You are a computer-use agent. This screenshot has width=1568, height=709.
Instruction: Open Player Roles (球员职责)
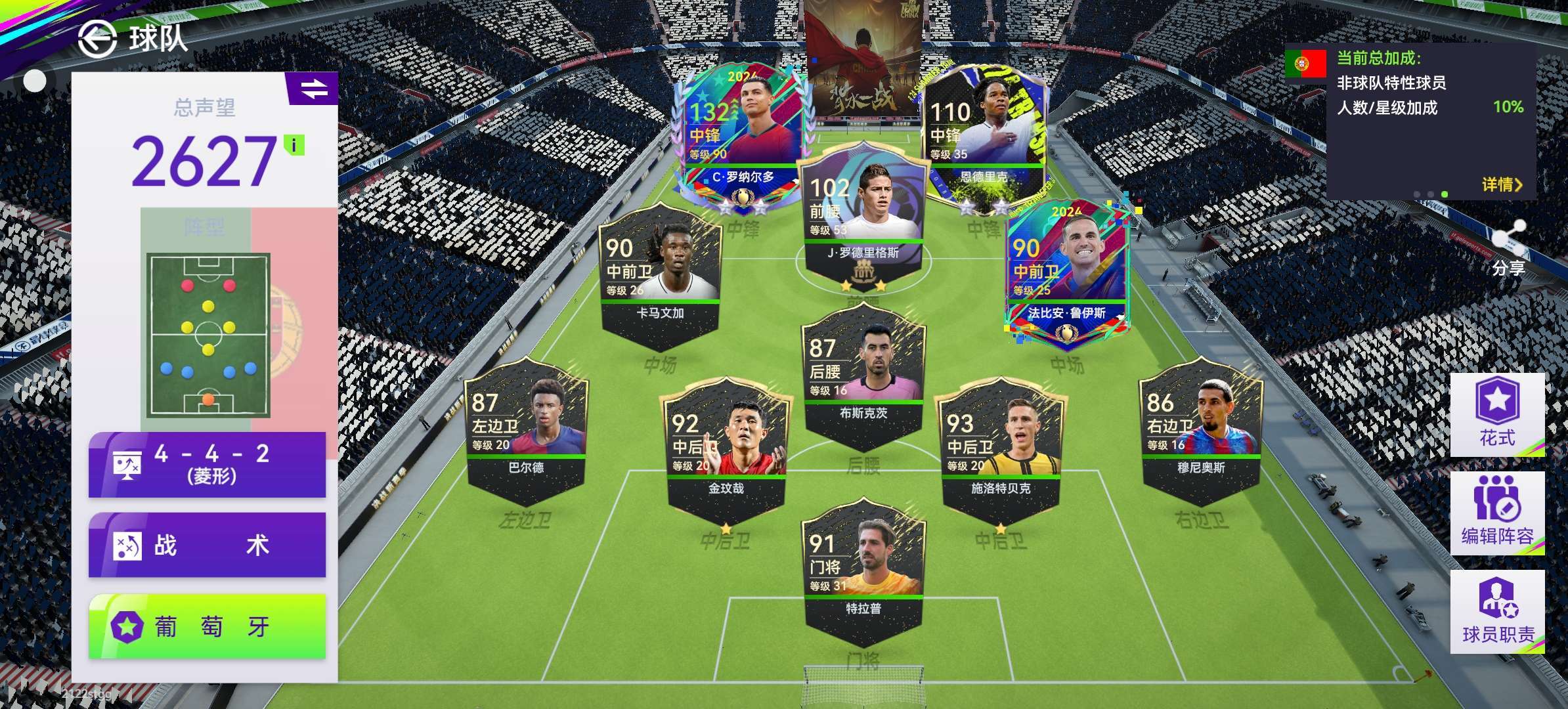tap(1497, 612)
